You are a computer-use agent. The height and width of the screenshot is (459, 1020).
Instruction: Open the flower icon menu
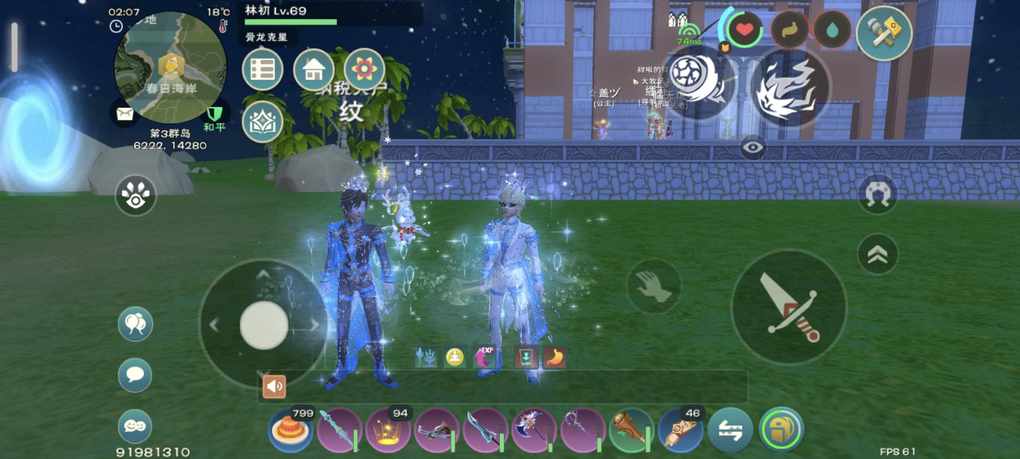364,69
